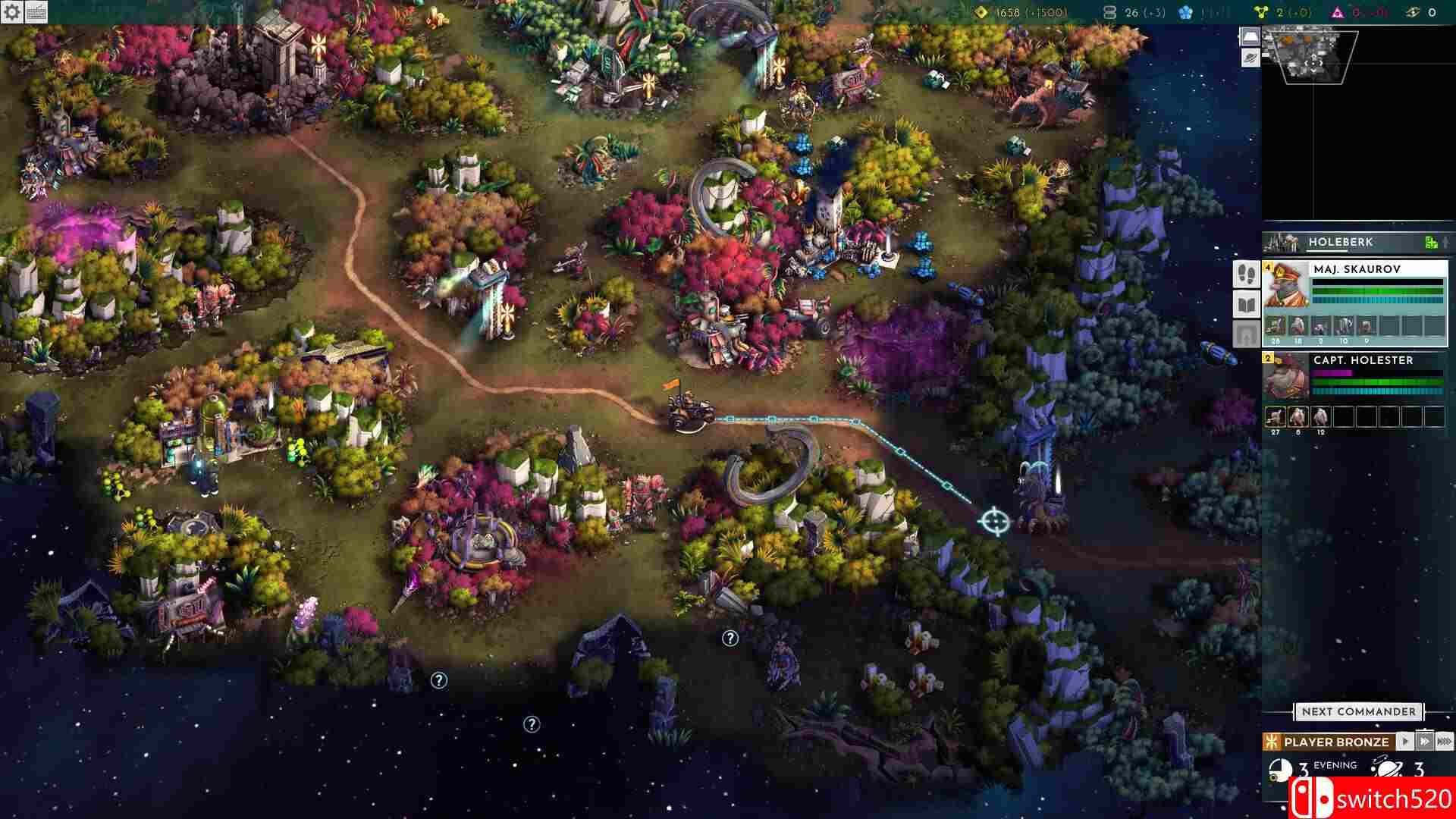Click the green building icon beside HOLEBERK
Image resolution: width=1456 pixels, height=819 pixels.
click(x=1430, y=243)
